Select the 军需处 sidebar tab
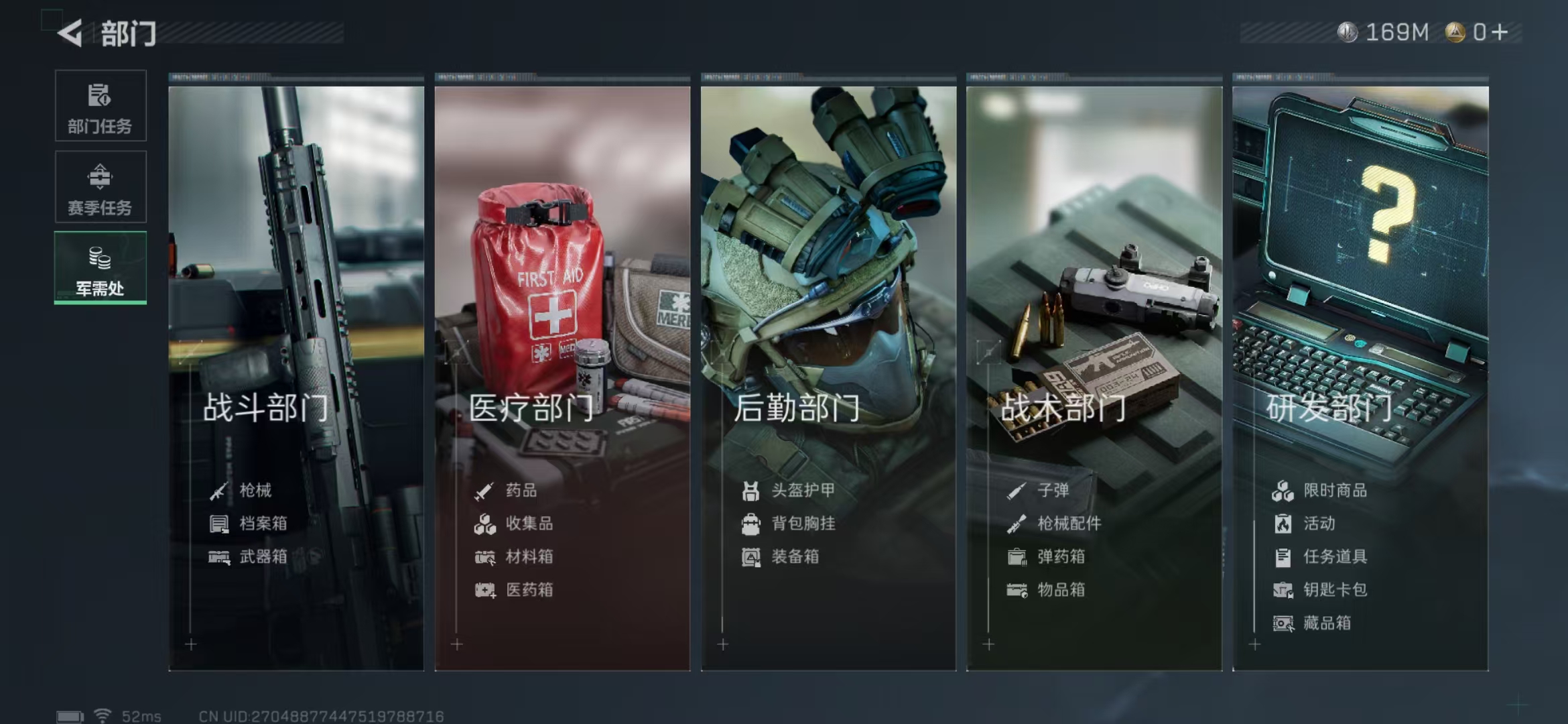The height and width of the screenshot is (724, 1568). click(100, 267)
